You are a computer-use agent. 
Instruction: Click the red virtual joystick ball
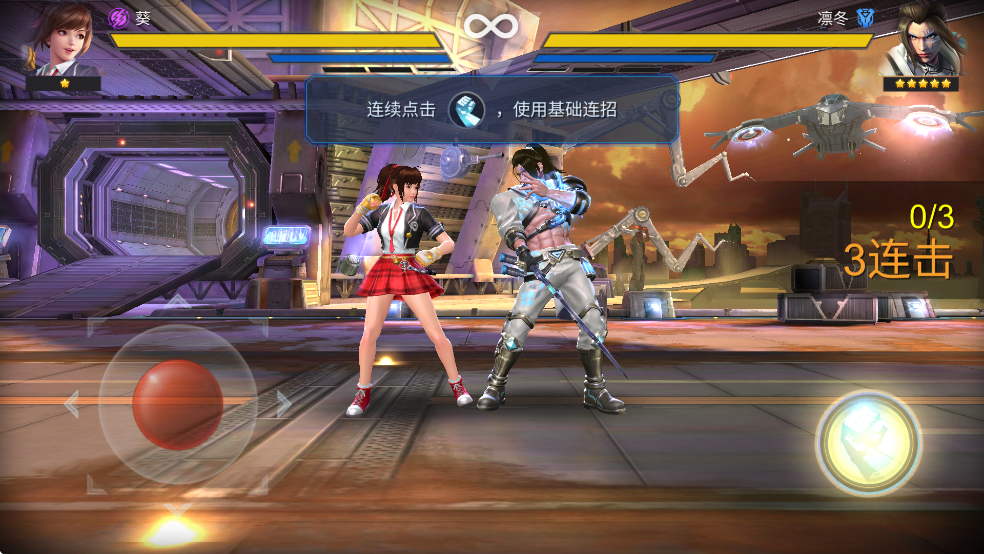click(x=177, y=404)
